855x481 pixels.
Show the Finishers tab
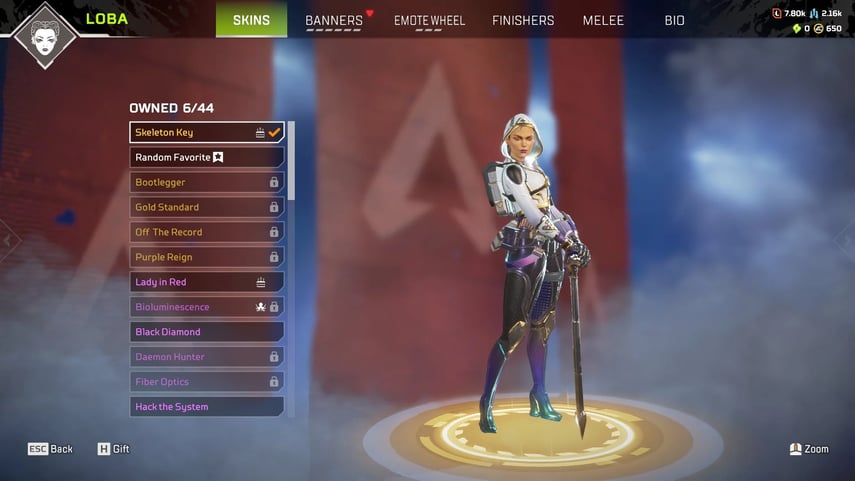(x=523, y=20)
